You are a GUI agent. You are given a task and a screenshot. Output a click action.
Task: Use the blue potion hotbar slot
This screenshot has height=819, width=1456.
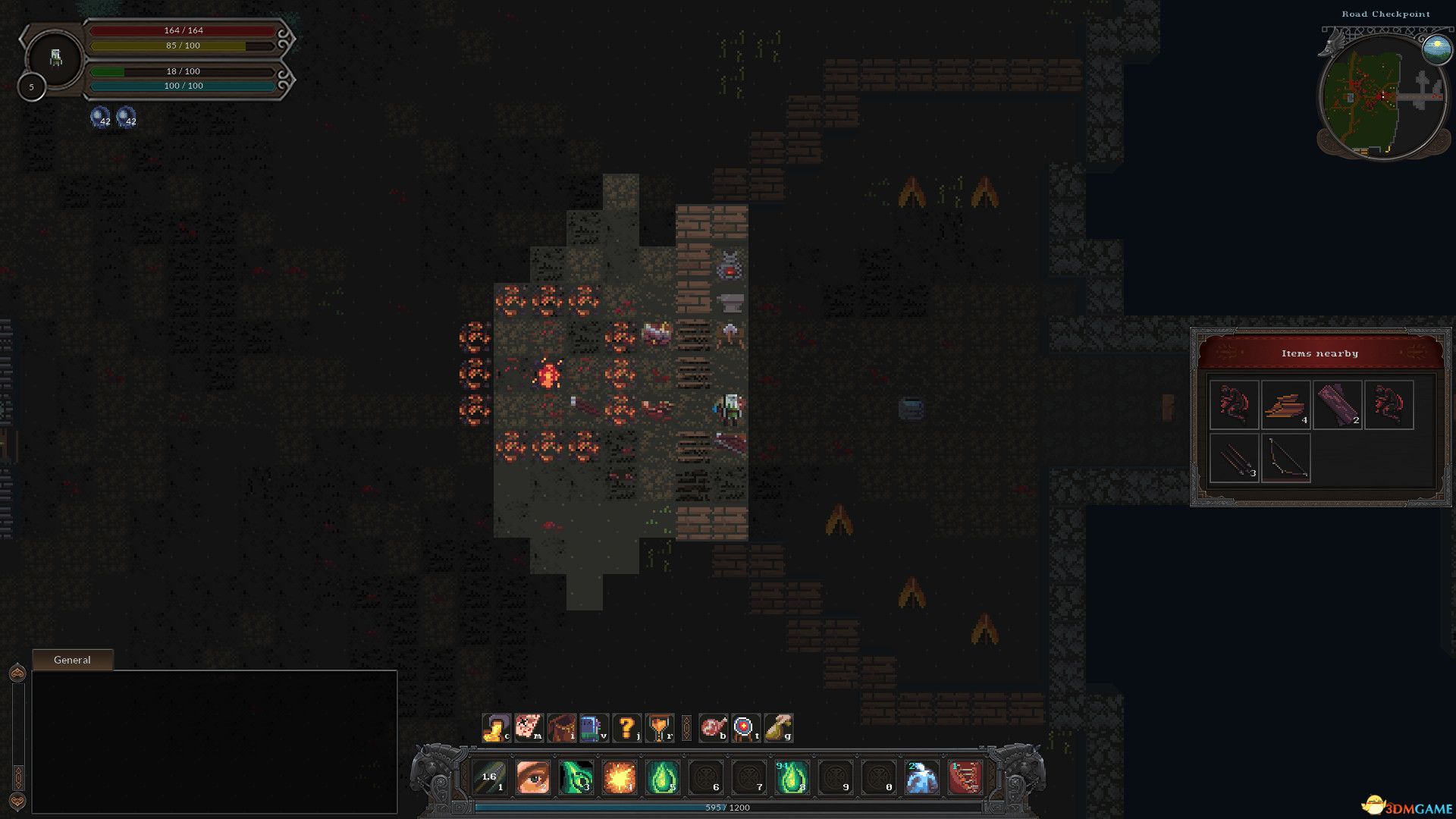point(921,777)
